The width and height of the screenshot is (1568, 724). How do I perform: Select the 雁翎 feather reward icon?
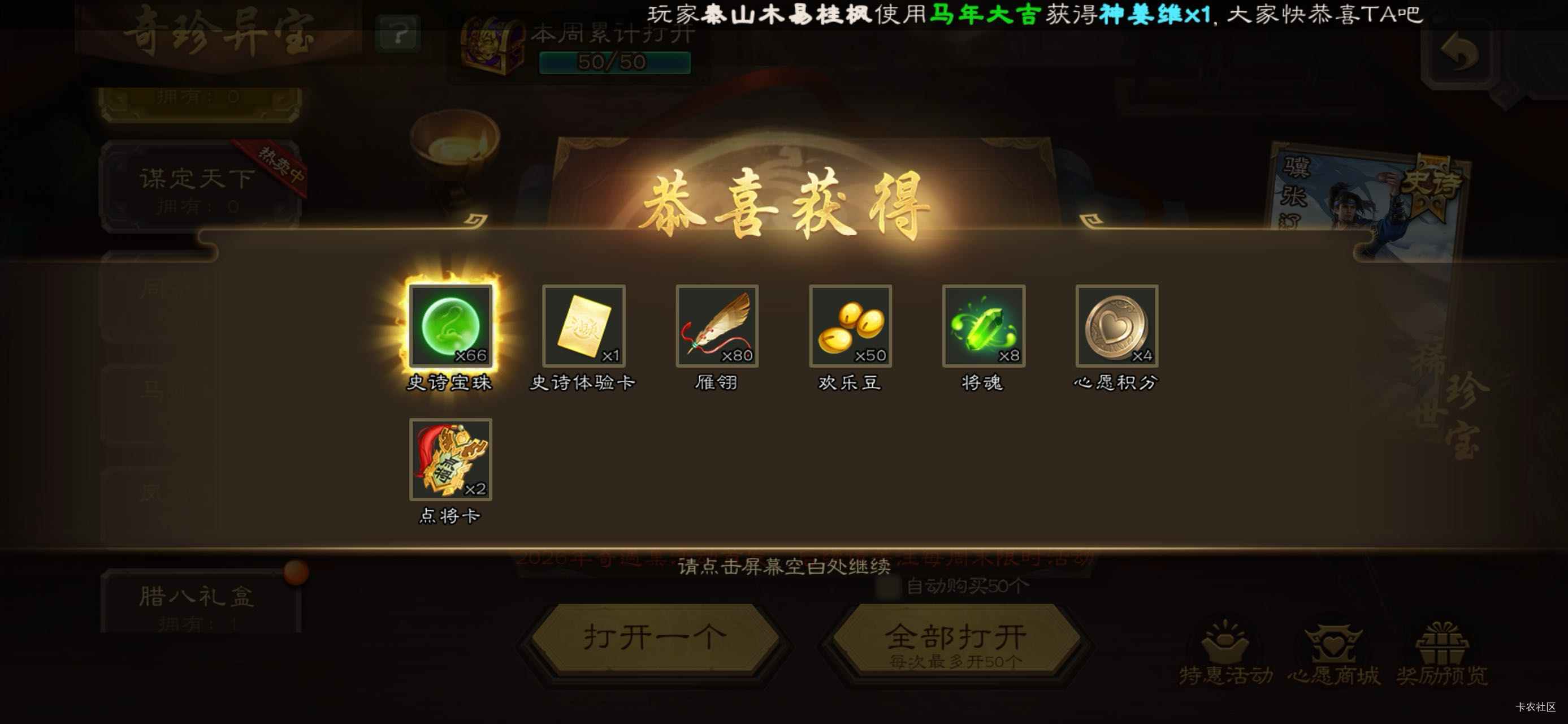(716, 326)
